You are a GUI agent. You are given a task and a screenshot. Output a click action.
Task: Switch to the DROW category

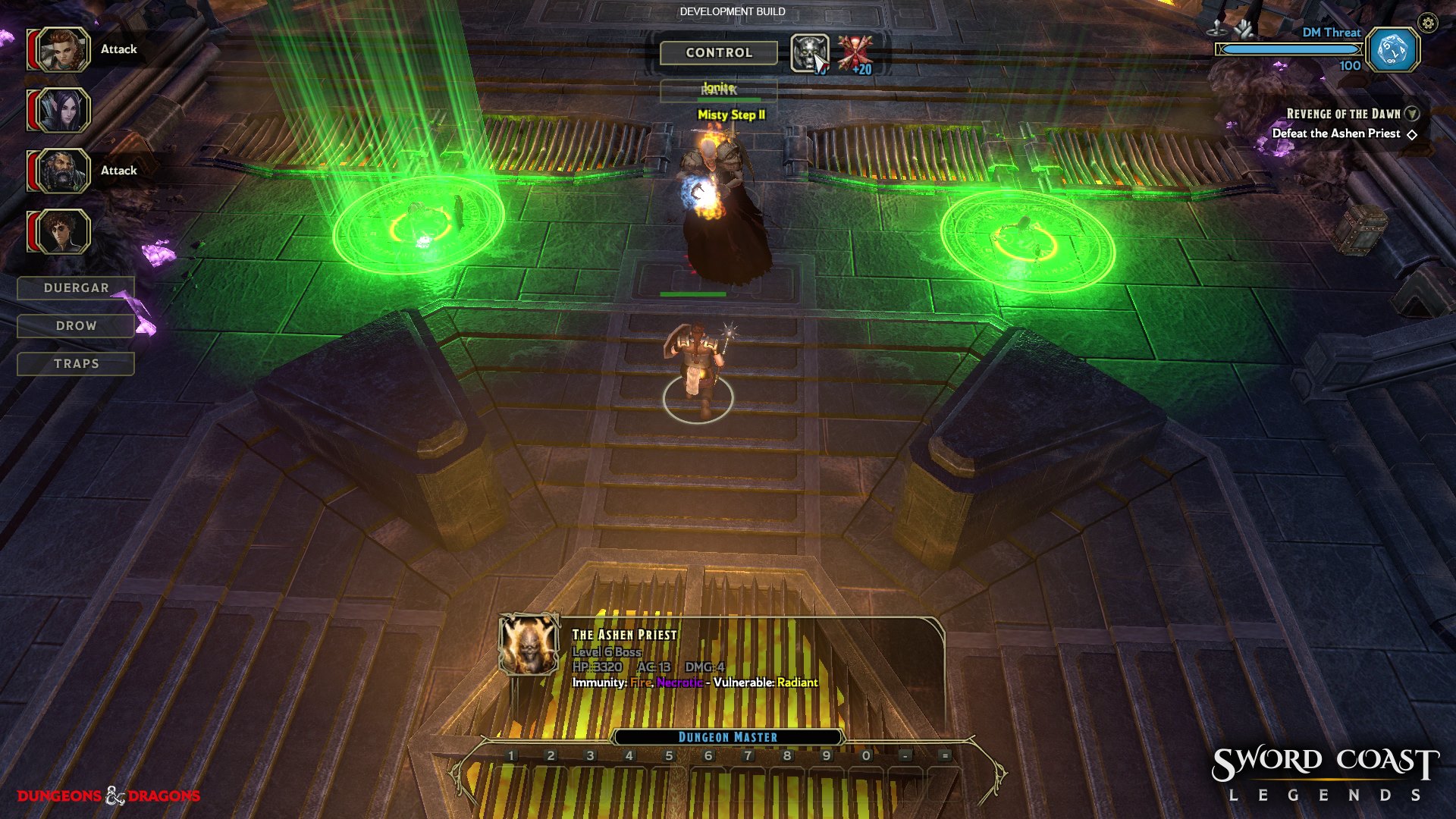click(76, 326)
